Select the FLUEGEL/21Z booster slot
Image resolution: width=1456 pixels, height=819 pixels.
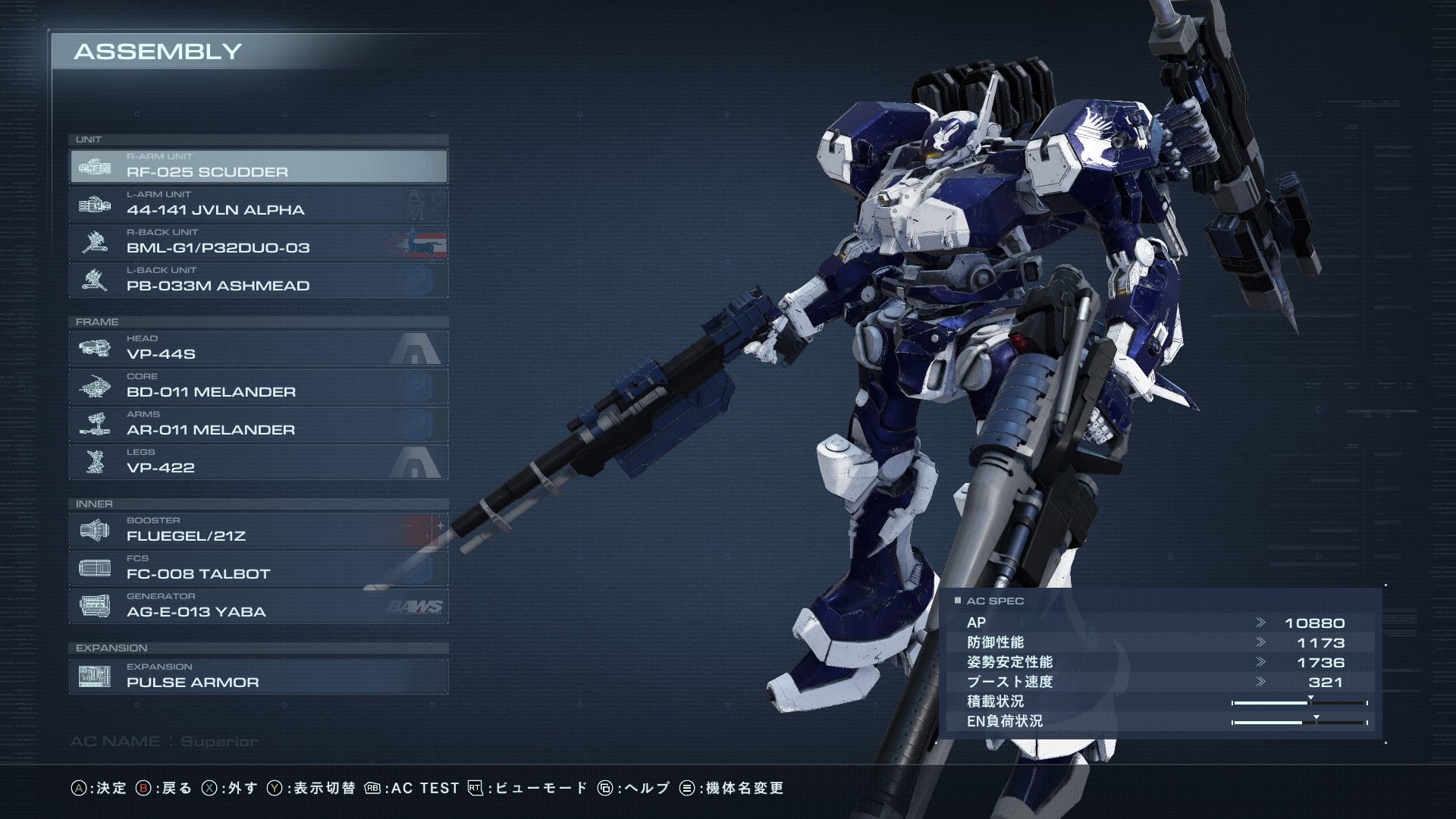258,530
